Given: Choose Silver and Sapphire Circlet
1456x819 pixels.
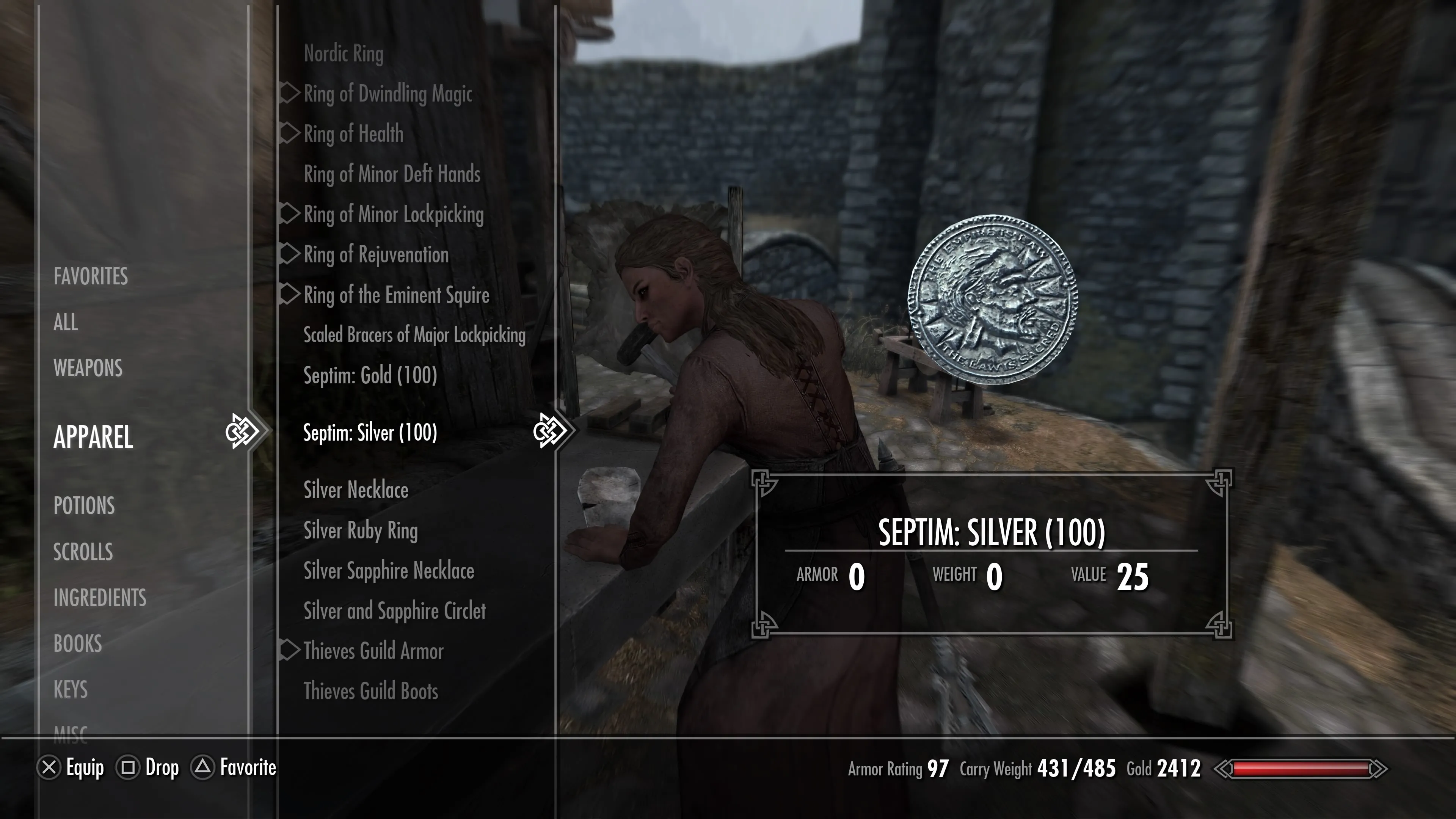Looking at the screenshot, I should pyautogui.click(x=394, y=611).
